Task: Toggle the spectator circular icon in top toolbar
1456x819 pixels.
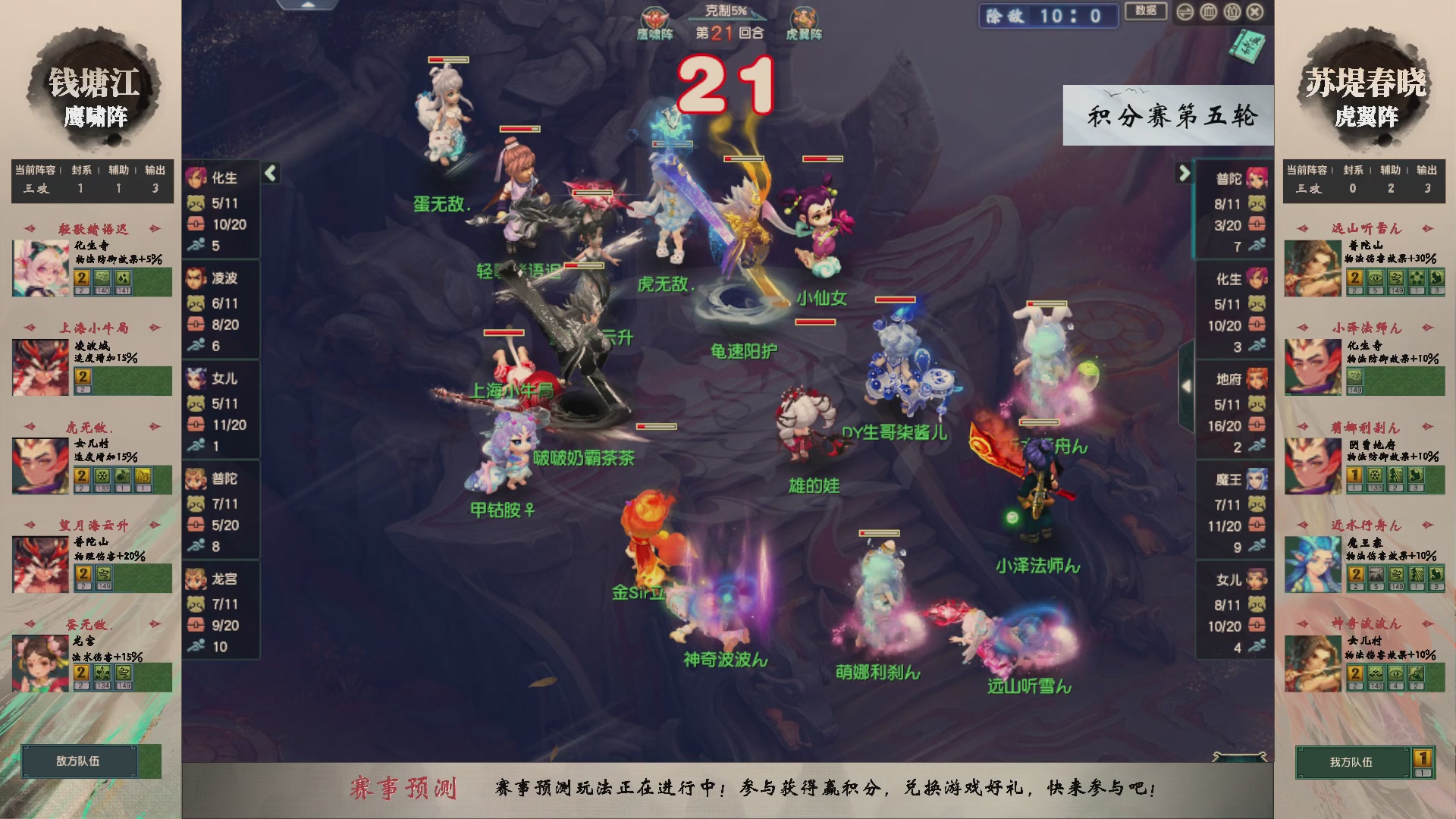Action: (x=1232, y=12)
